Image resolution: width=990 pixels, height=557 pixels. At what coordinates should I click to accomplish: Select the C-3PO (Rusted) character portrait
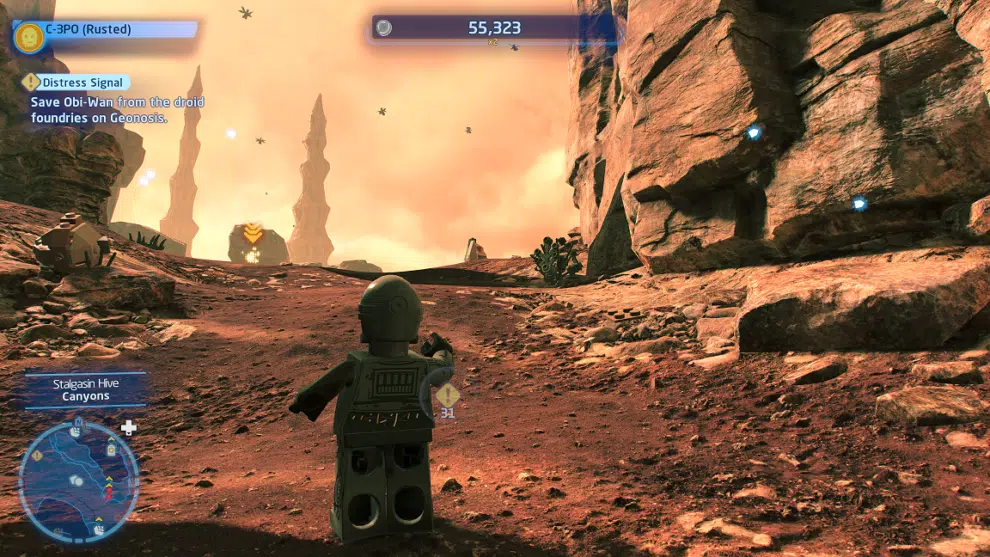coord(28,37)
